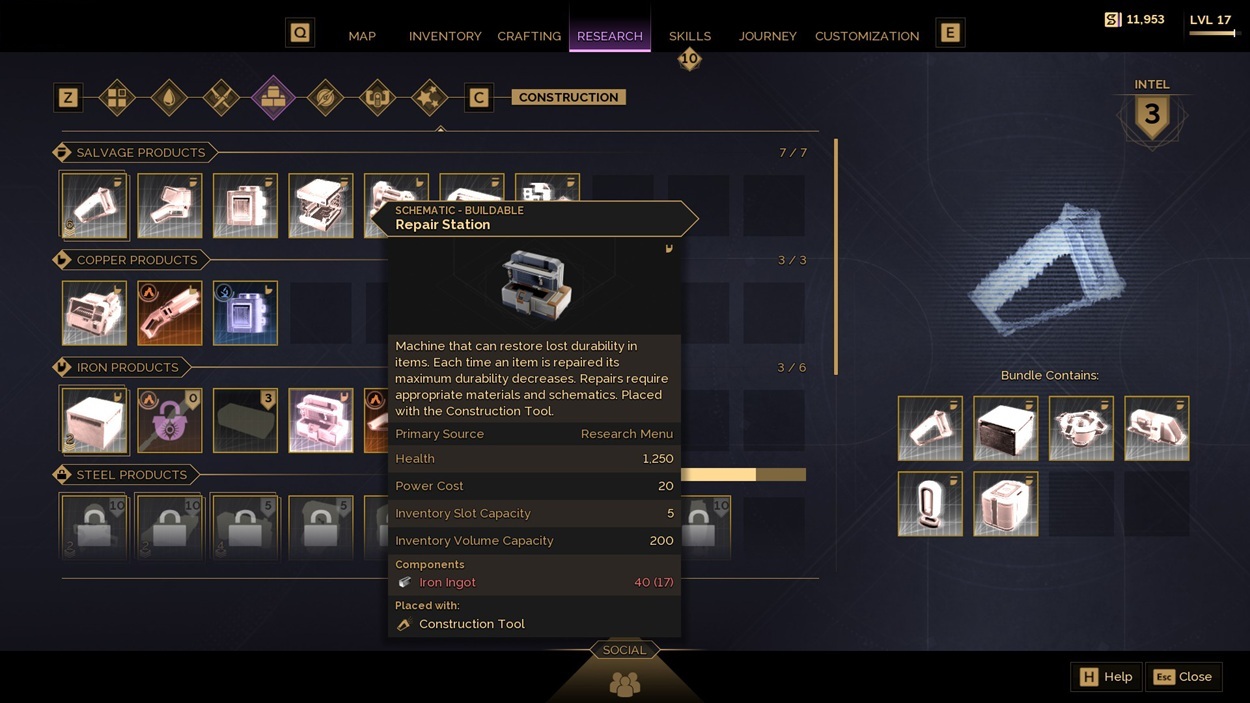The height and width of the screenshot is (703, 1250).
Task: Choose the four-squares research category icon
Action: [117, 98]
